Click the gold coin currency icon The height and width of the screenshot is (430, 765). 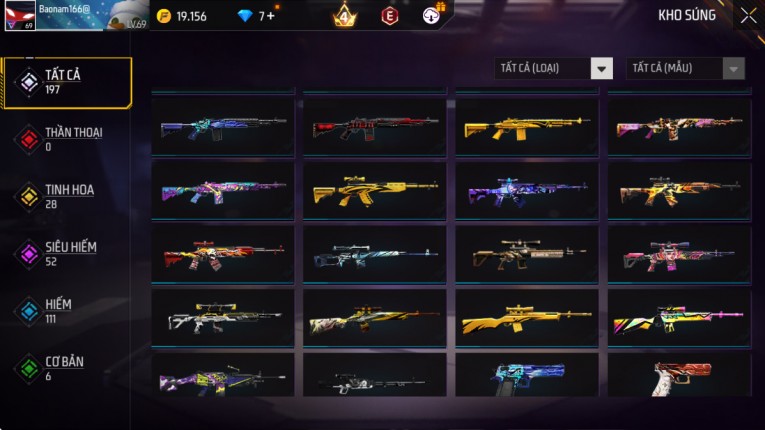(x=164, y=16)
